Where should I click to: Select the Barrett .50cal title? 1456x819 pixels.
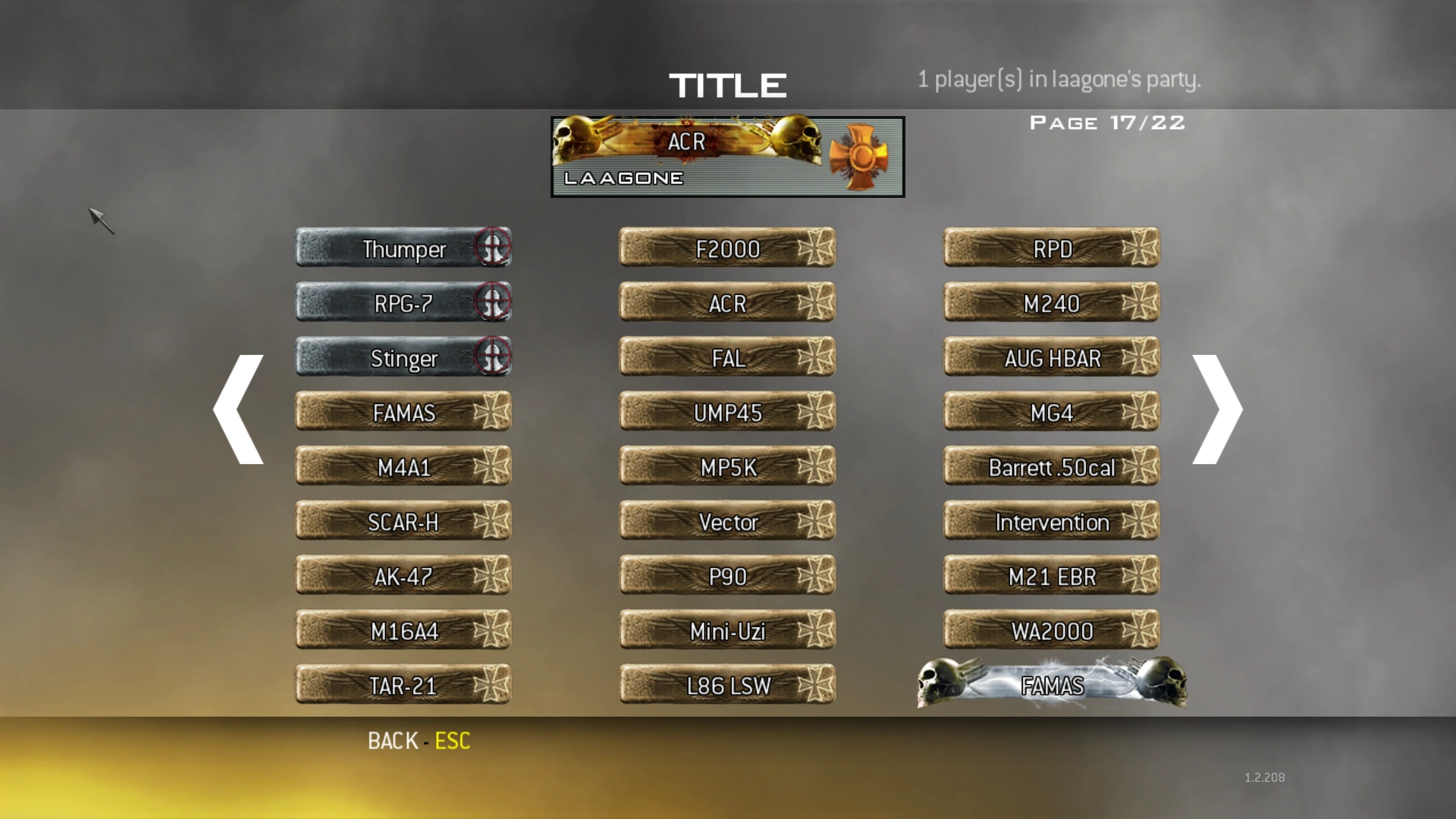(1050, 467)
